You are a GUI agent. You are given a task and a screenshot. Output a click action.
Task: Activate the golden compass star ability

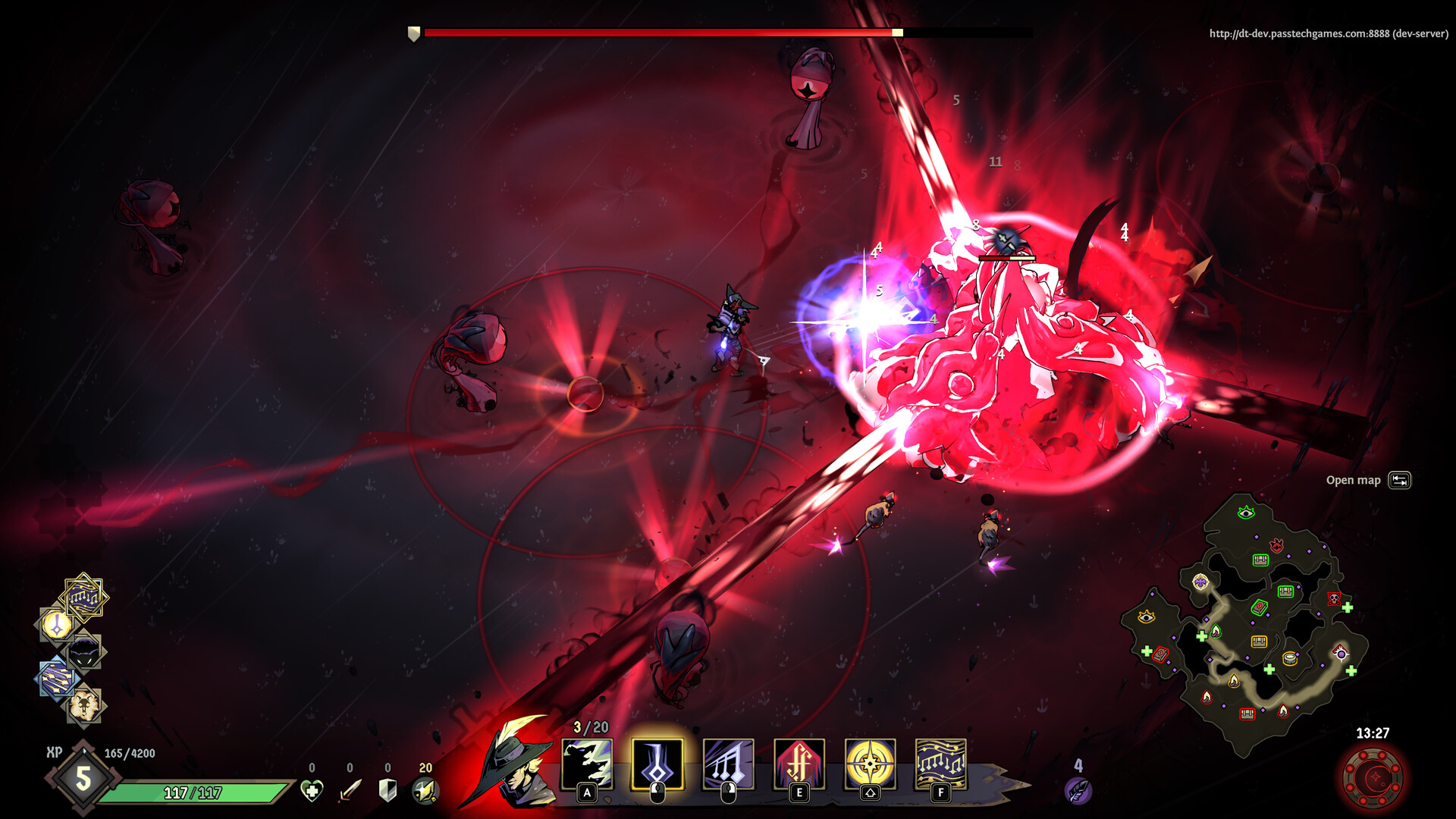(x=870, y=764)
